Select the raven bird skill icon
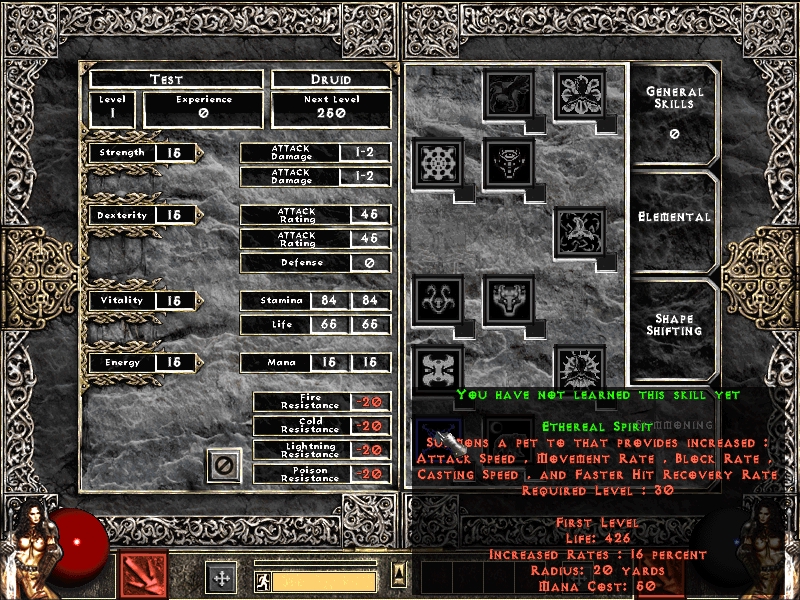 tap(509, 94)
